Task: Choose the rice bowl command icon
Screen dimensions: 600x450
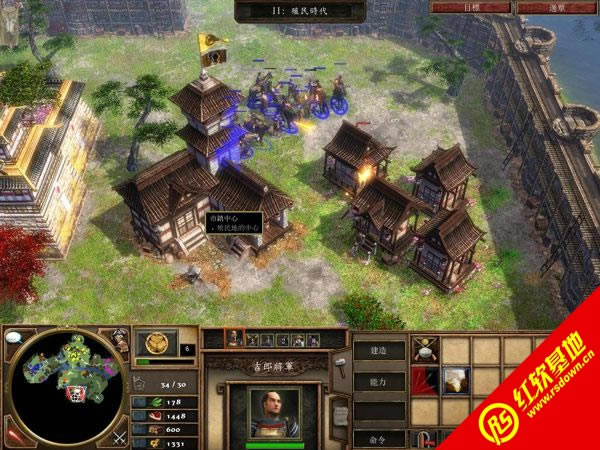Action: coord(426,350)
